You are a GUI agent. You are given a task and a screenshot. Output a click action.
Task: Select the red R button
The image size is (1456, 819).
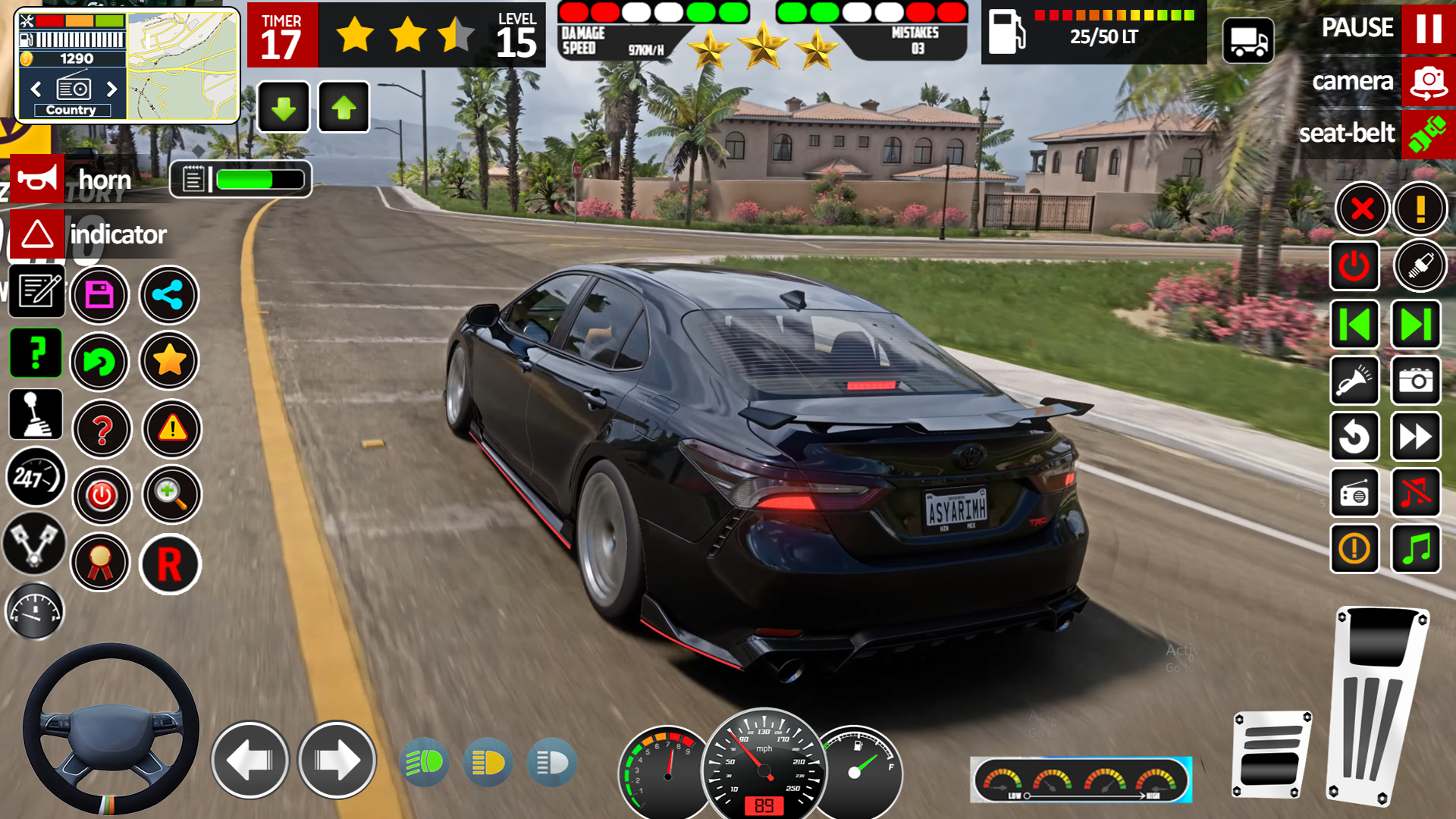[170, 564]
